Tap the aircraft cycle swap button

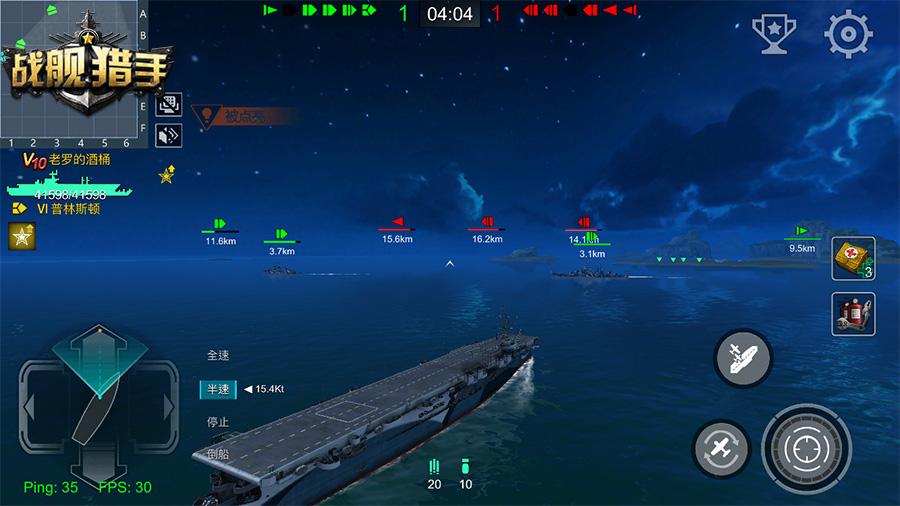(722, 447)
